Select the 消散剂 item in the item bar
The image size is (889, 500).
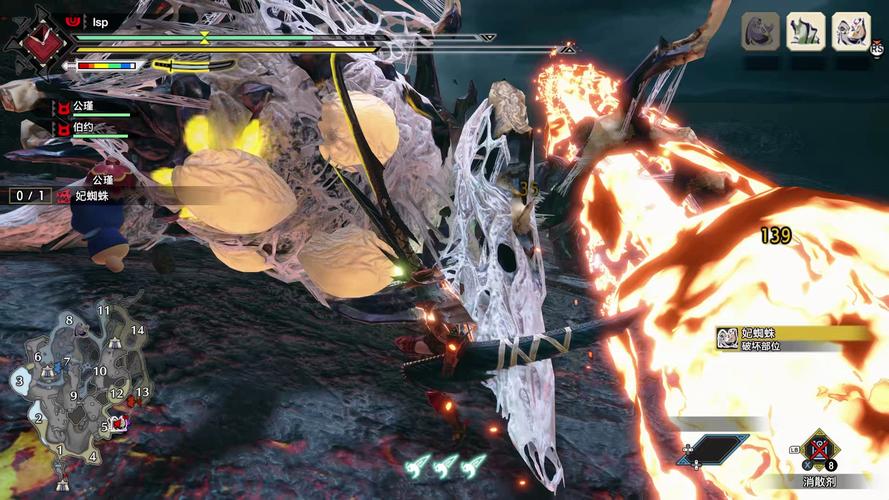(819, 452)
